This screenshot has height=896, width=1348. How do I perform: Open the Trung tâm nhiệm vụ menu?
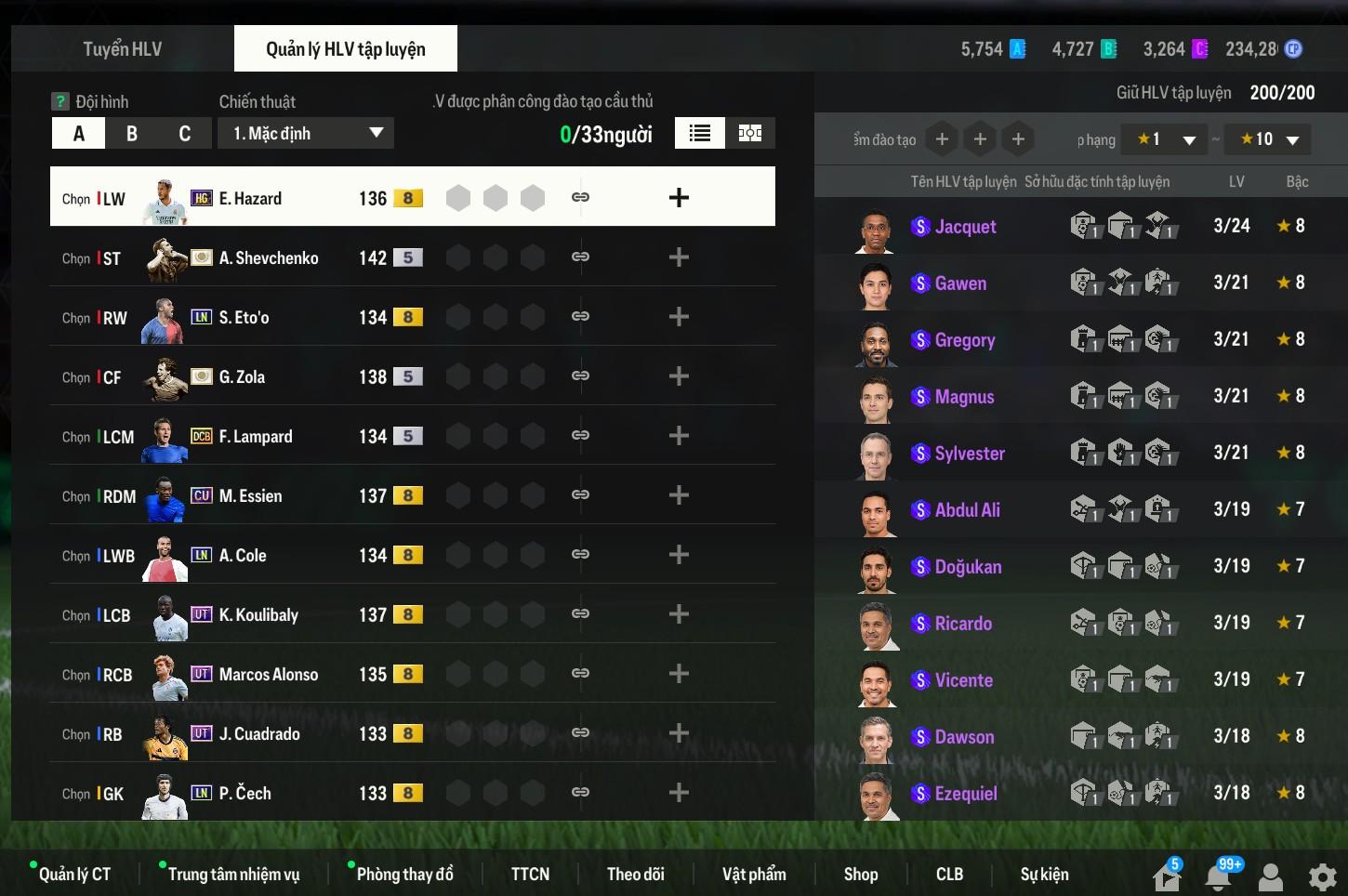pyautogui.click(x=233, y=874)
